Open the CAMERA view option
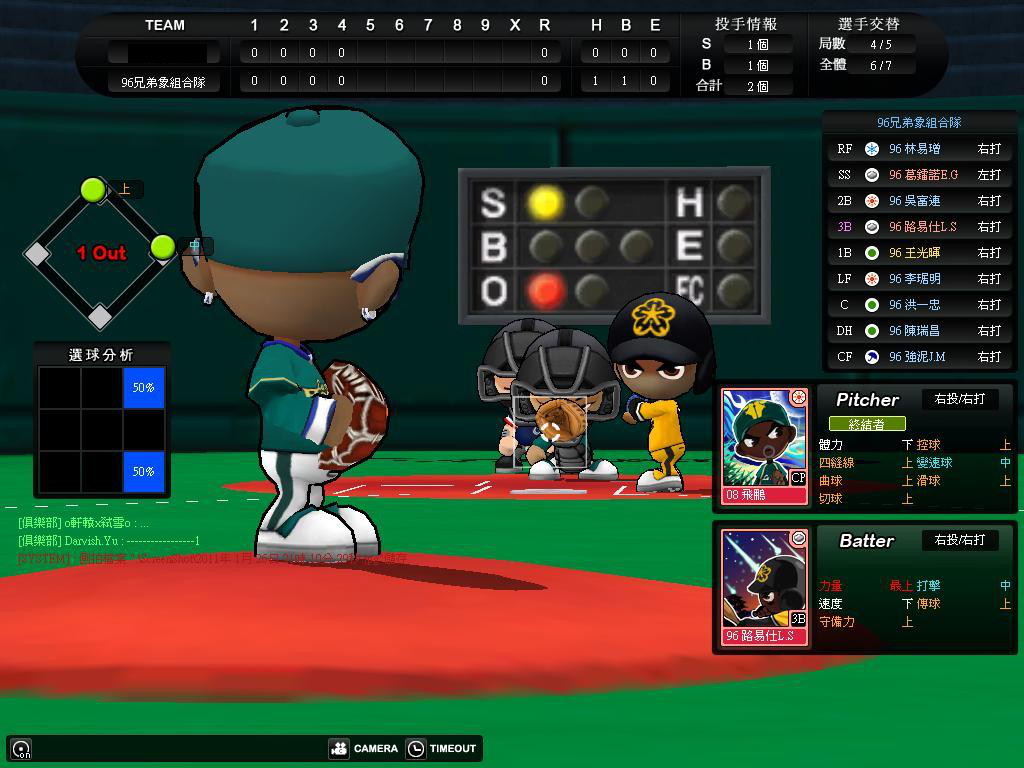Screen dimensions: 1024x768 tap(364, 748)
